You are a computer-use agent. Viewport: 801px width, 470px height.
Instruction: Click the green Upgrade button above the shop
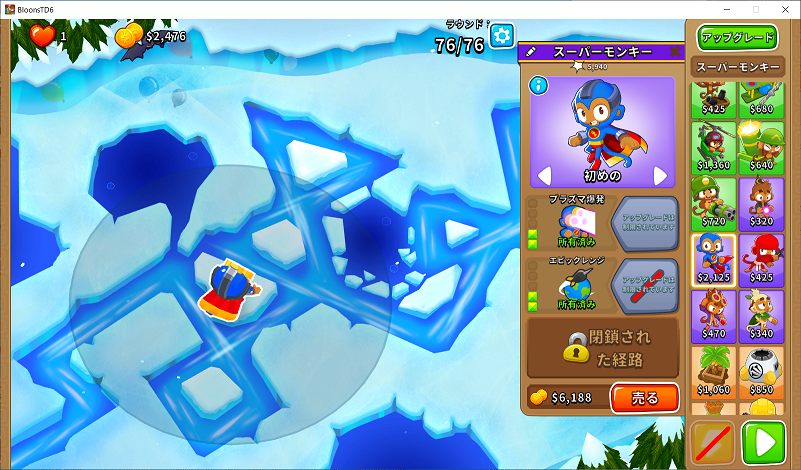[x=738, y=38]
